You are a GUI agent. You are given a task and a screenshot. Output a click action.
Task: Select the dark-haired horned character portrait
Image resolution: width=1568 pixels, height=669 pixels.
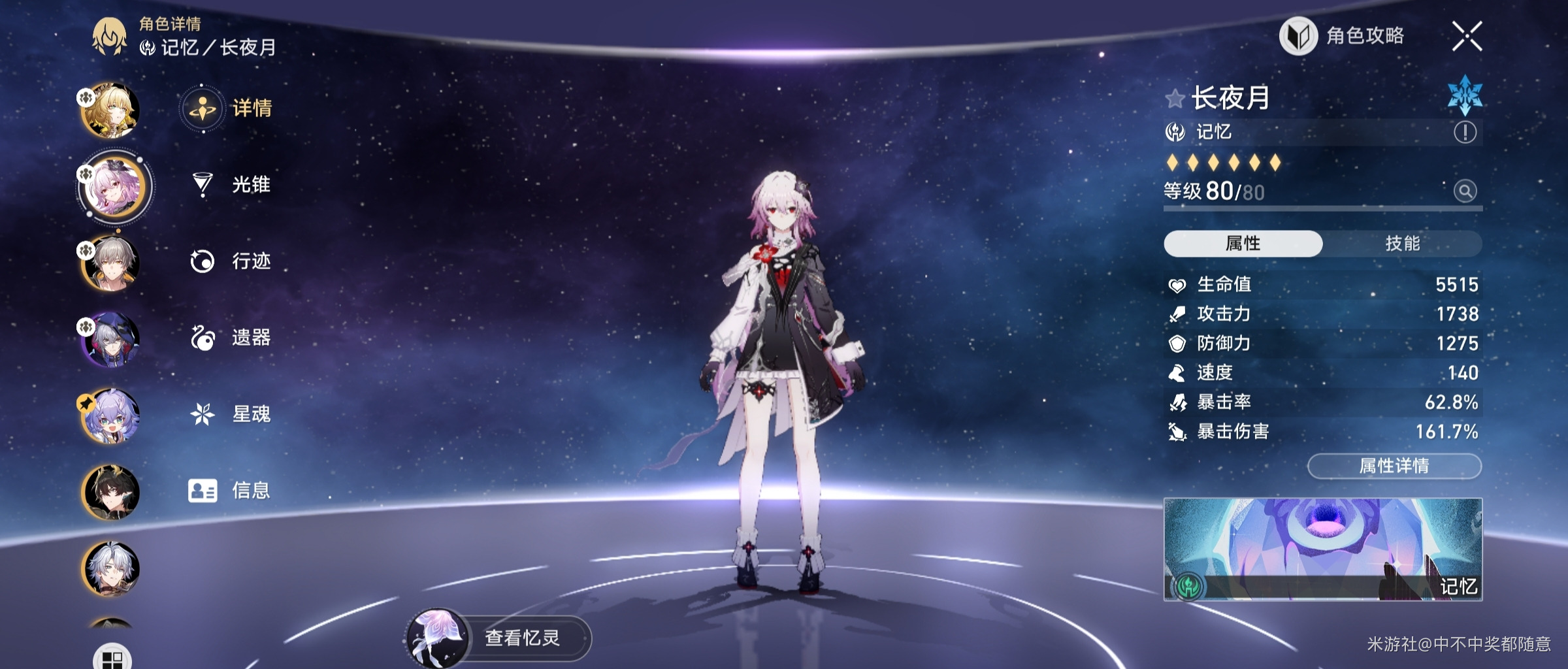(110, 492)
